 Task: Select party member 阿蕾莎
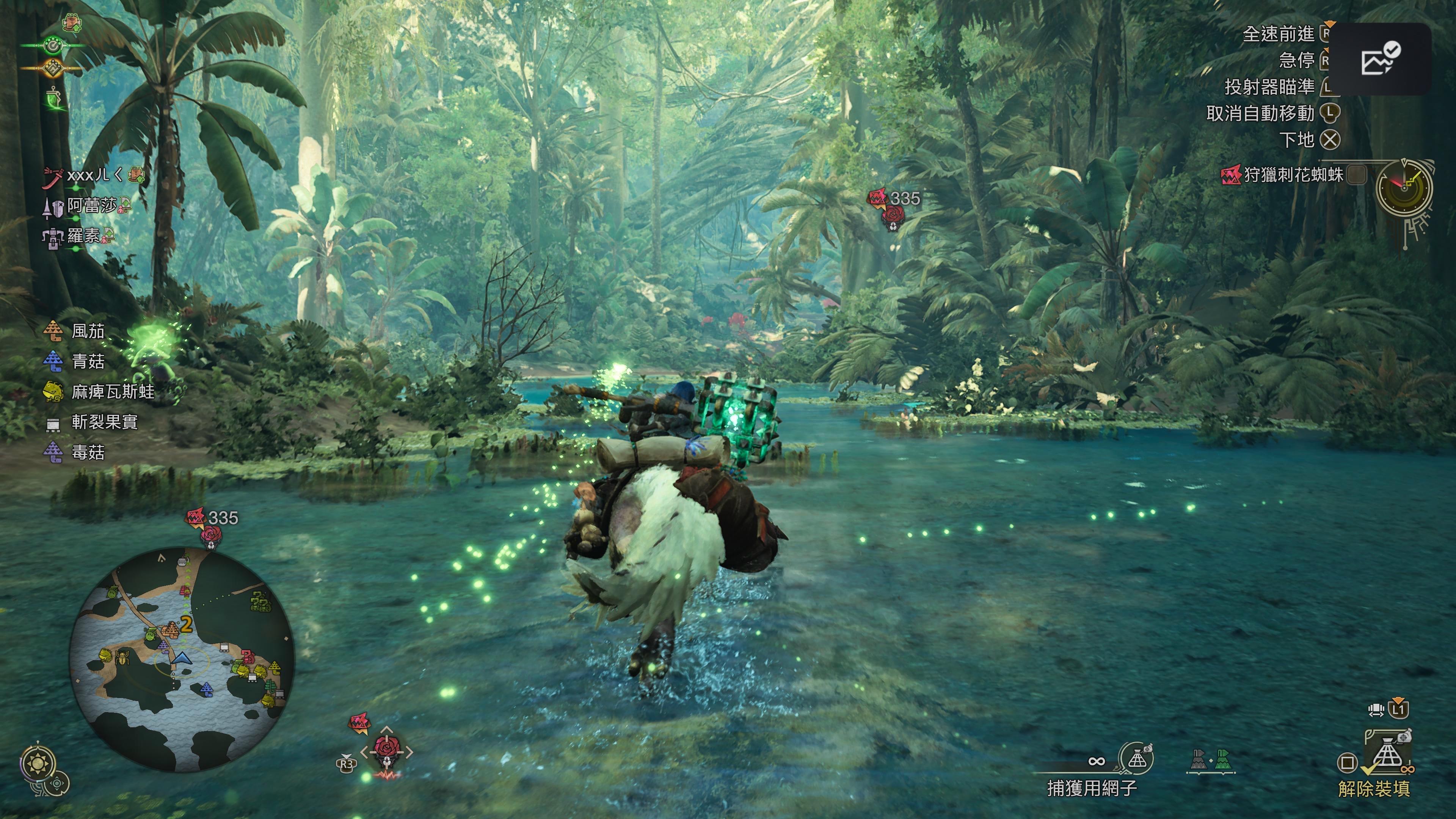(x=91, y=206)
